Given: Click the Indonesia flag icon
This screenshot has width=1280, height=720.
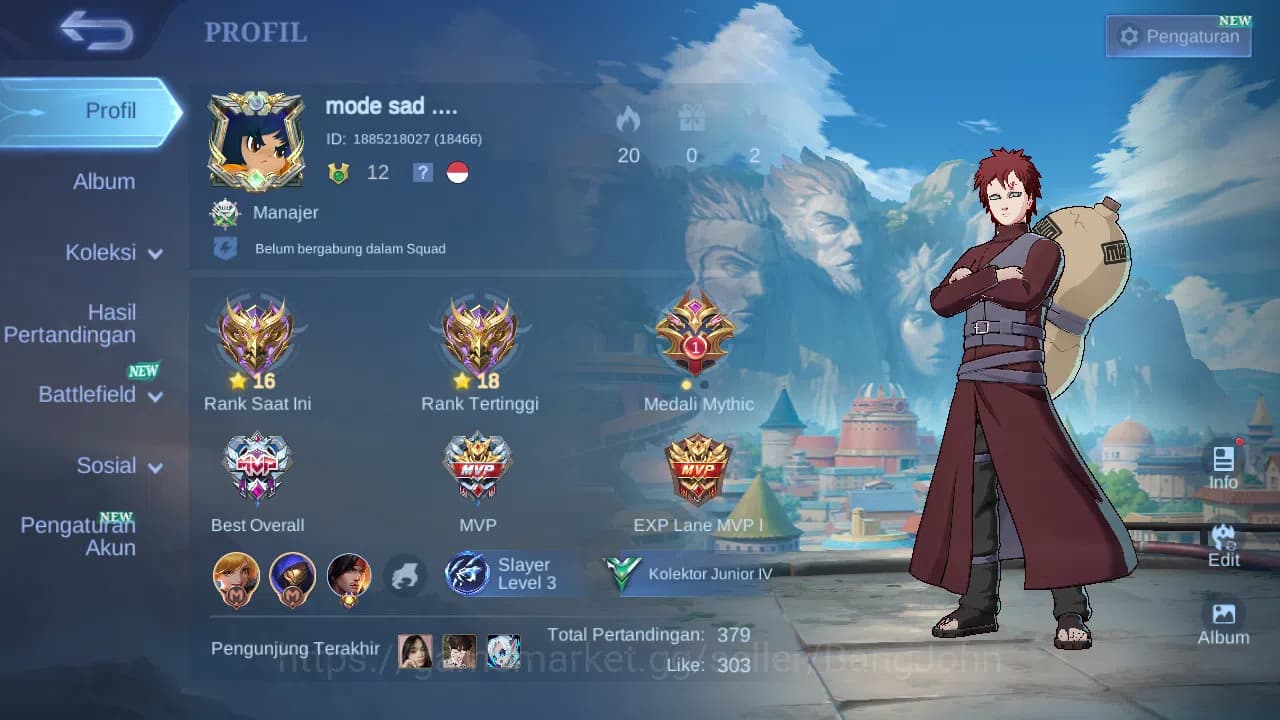Looking at the screenshot, I should pyautogui.click(x=457, y=172).
